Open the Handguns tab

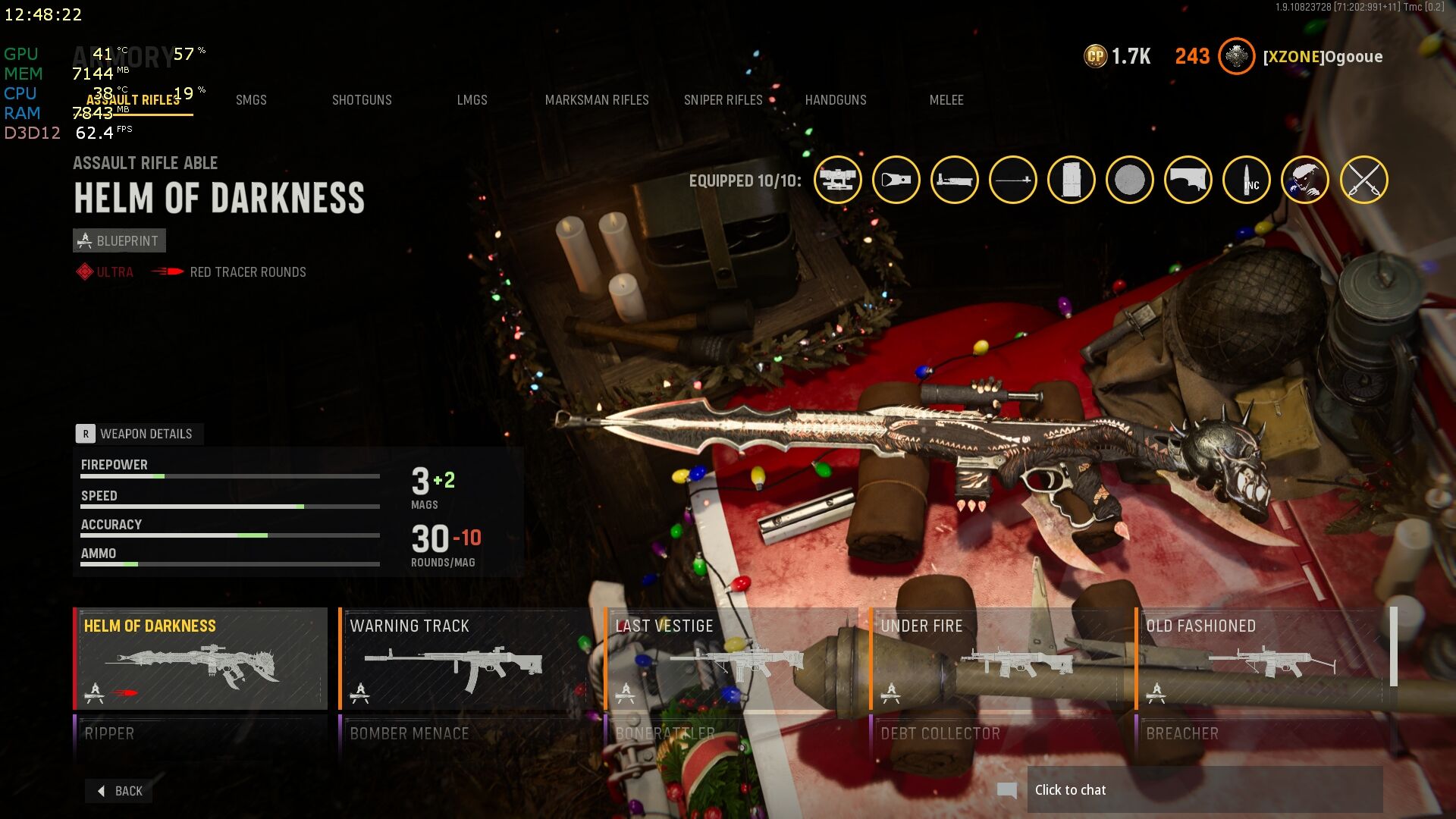tap(836, 100)
